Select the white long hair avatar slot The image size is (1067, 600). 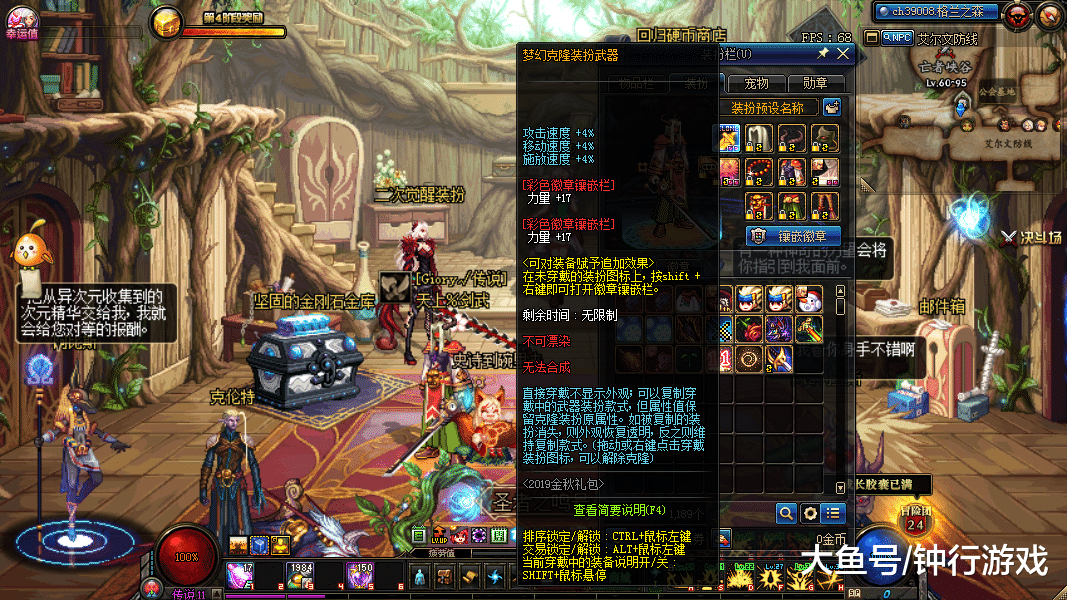pyautogui.click(x=761, y=137)
